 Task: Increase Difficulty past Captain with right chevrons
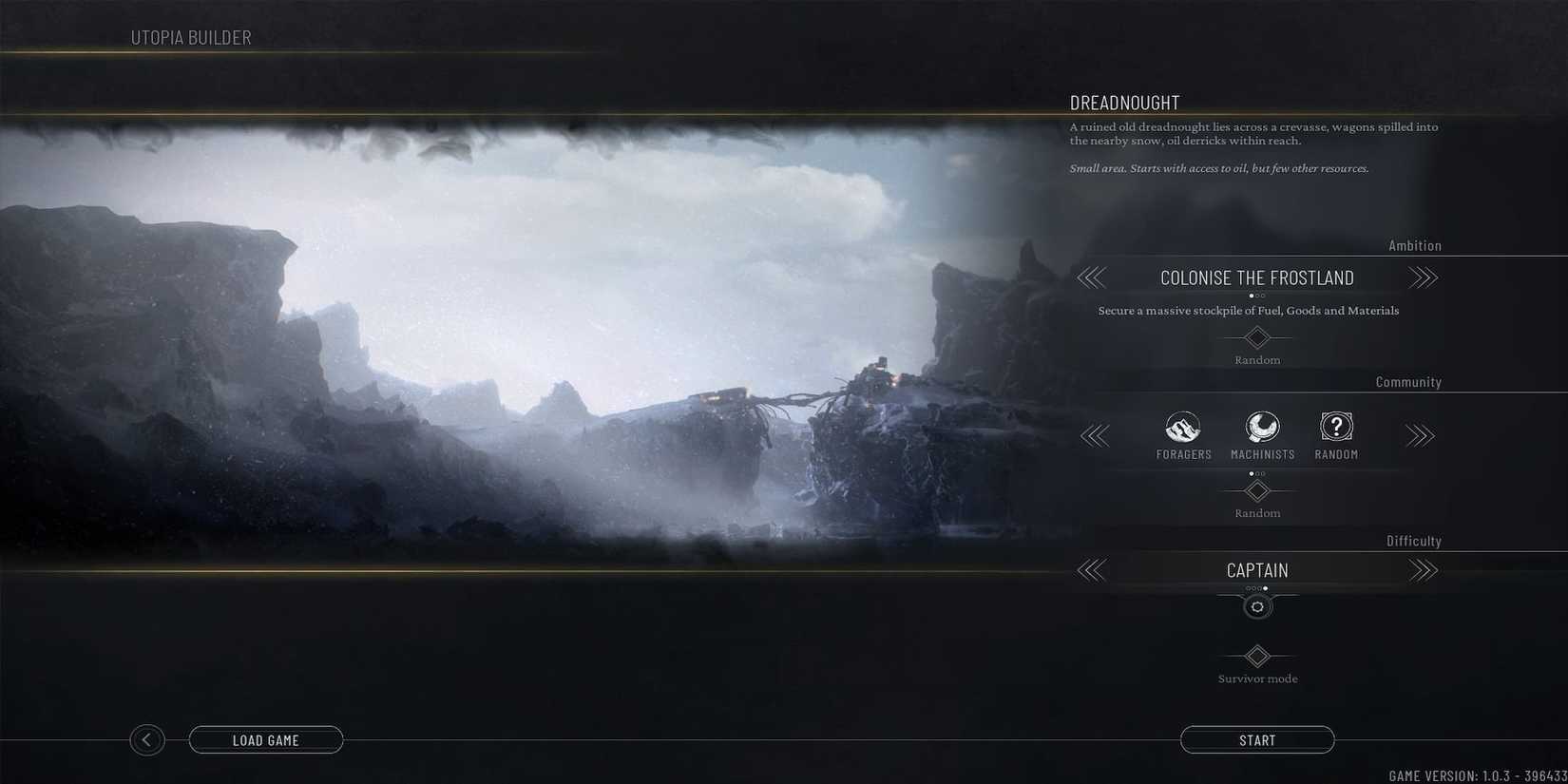point(1424,570)
